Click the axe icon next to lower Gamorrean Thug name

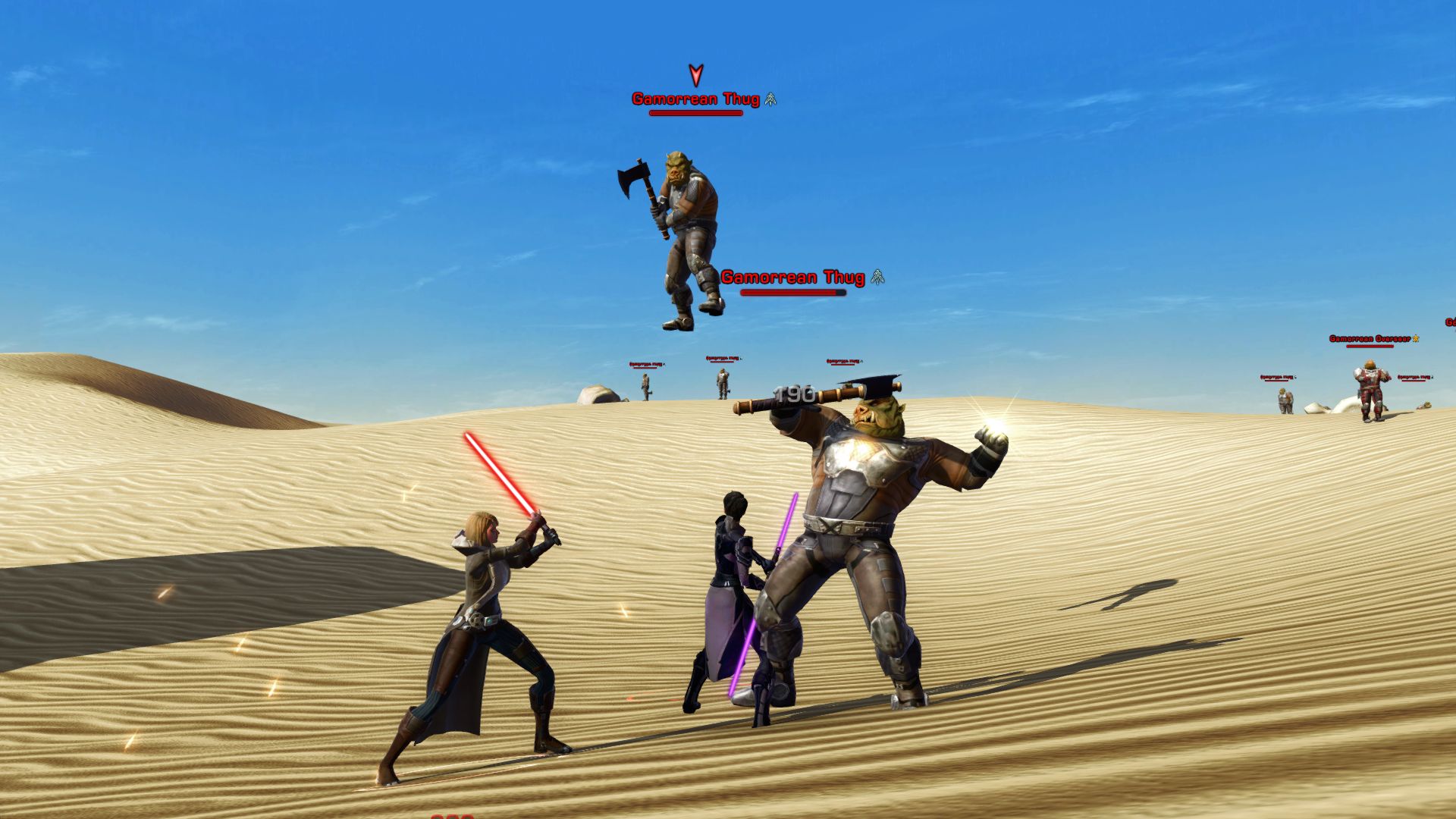point(877,278)
